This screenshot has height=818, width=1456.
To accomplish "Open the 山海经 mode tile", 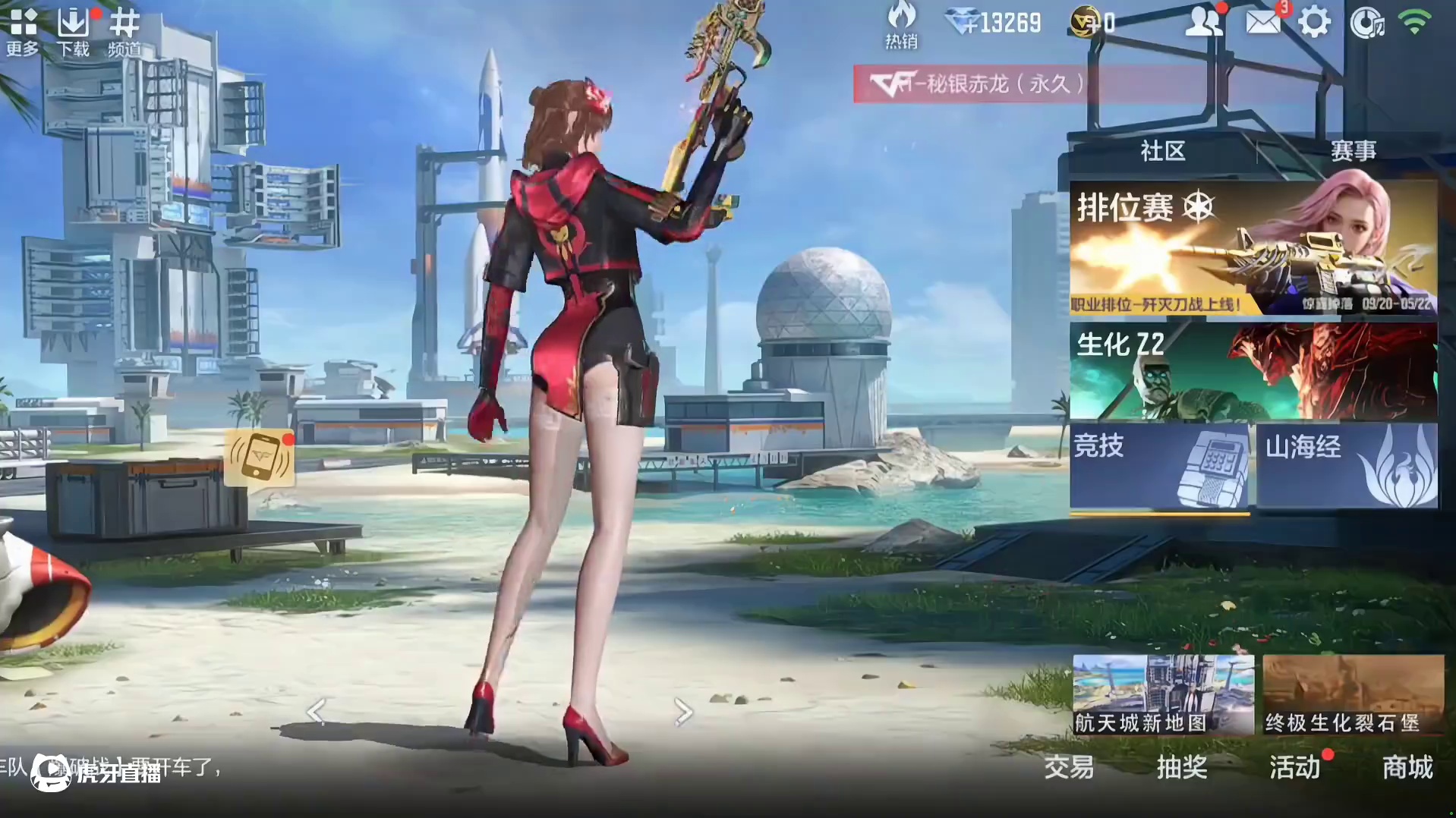I will (1347, 466).
